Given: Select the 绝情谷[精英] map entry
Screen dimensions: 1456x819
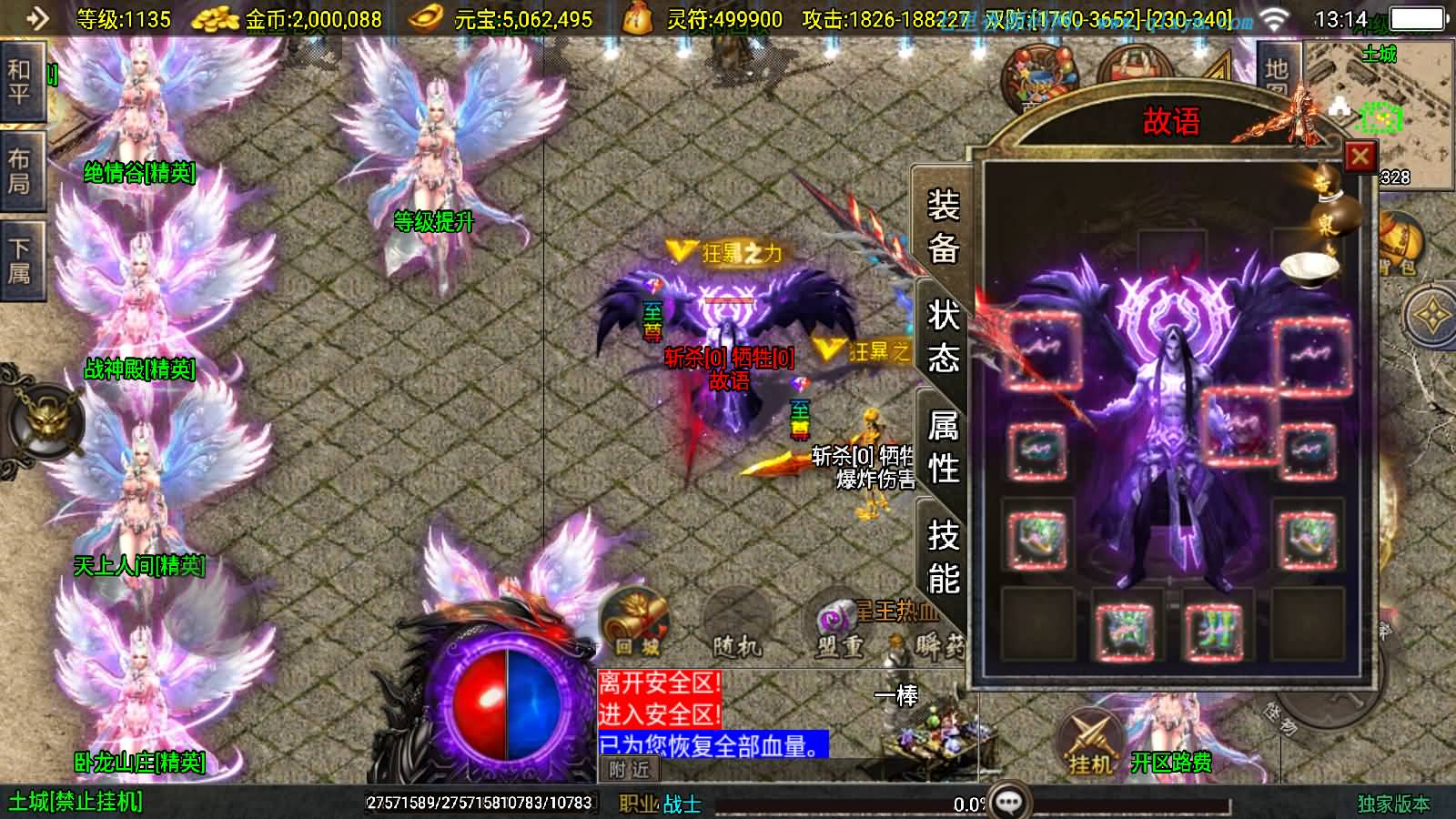Looking at the screenshot, I should point(138,177).
